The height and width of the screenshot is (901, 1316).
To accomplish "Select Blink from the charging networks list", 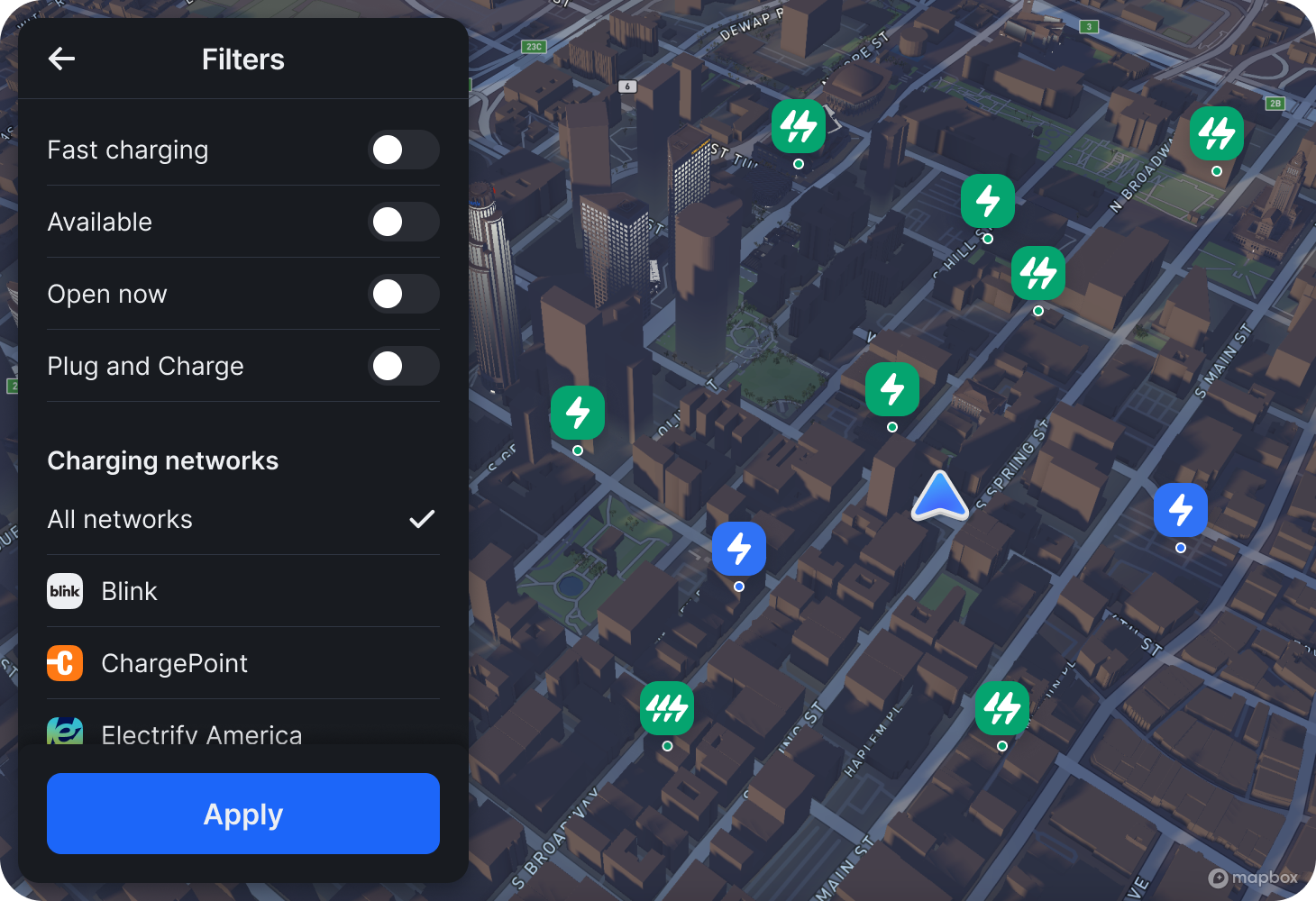I will point(128,591).
